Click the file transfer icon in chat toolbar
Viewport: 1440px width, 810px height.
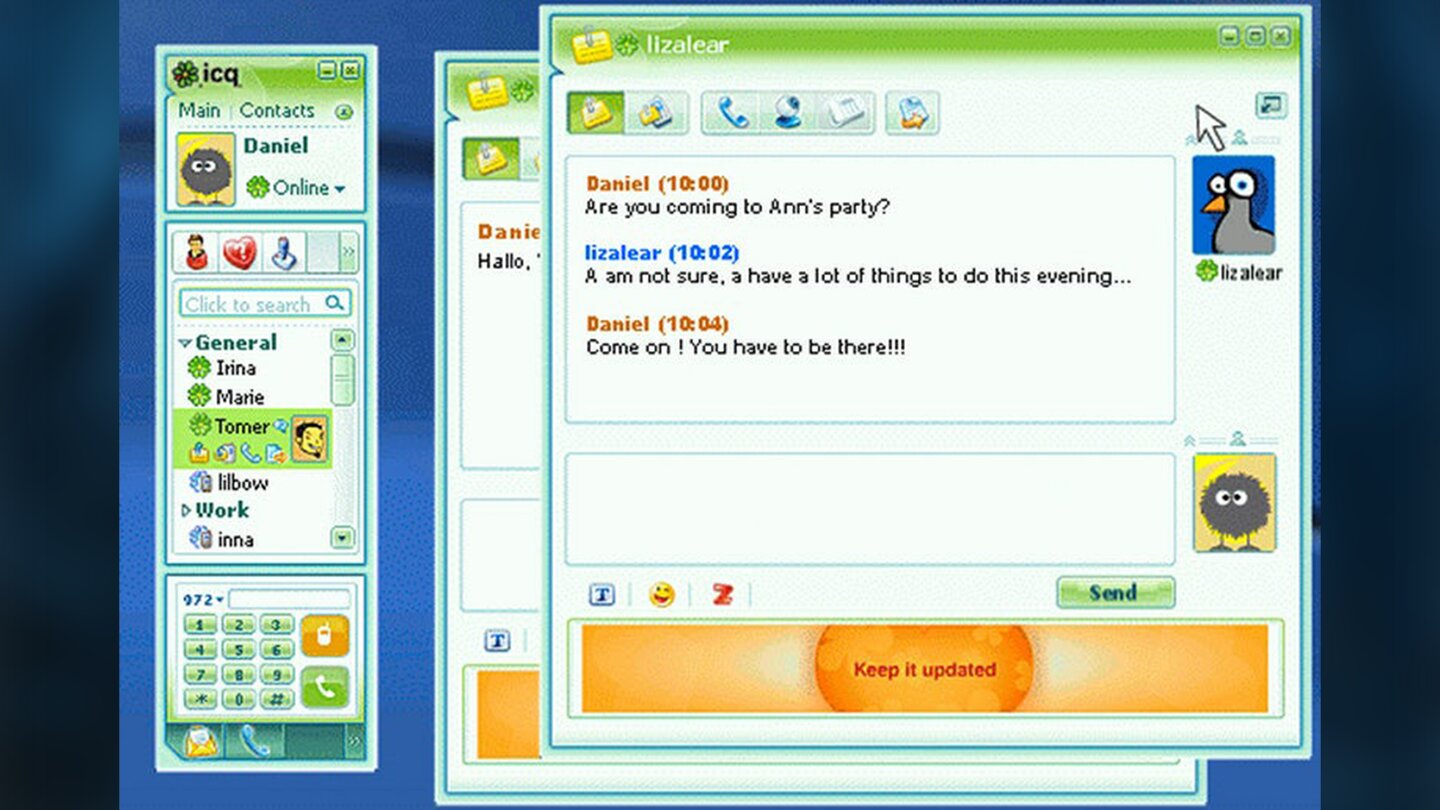click(912, 113)
